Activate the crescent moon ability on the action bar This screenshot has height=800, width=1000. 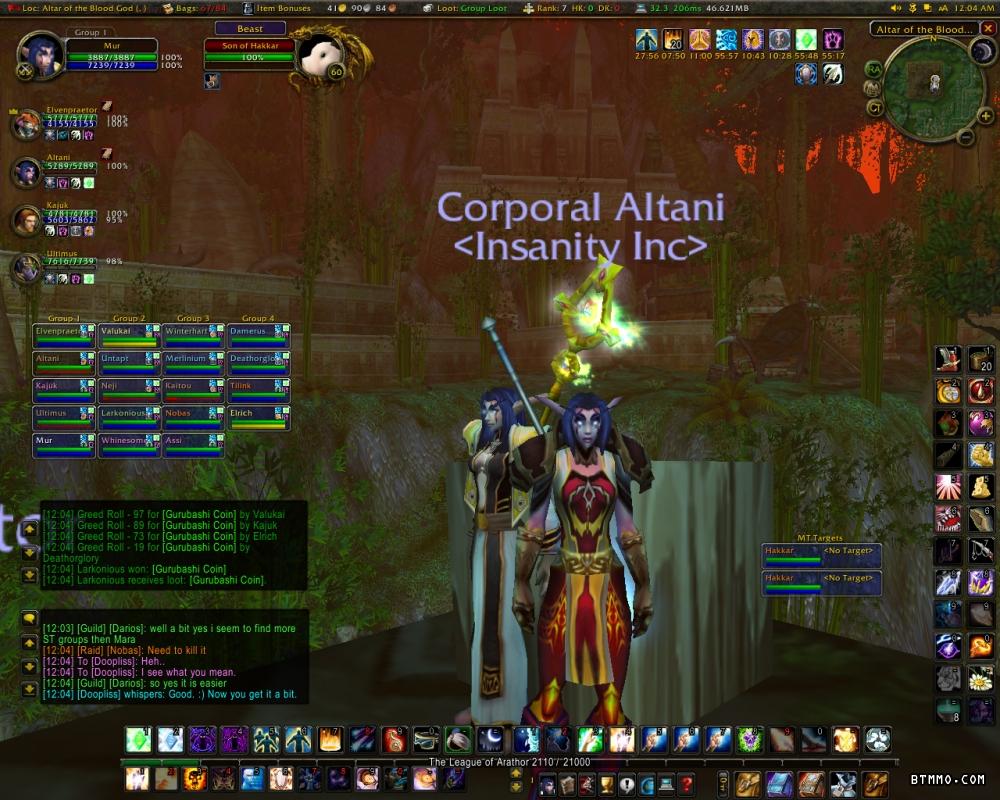489,740
